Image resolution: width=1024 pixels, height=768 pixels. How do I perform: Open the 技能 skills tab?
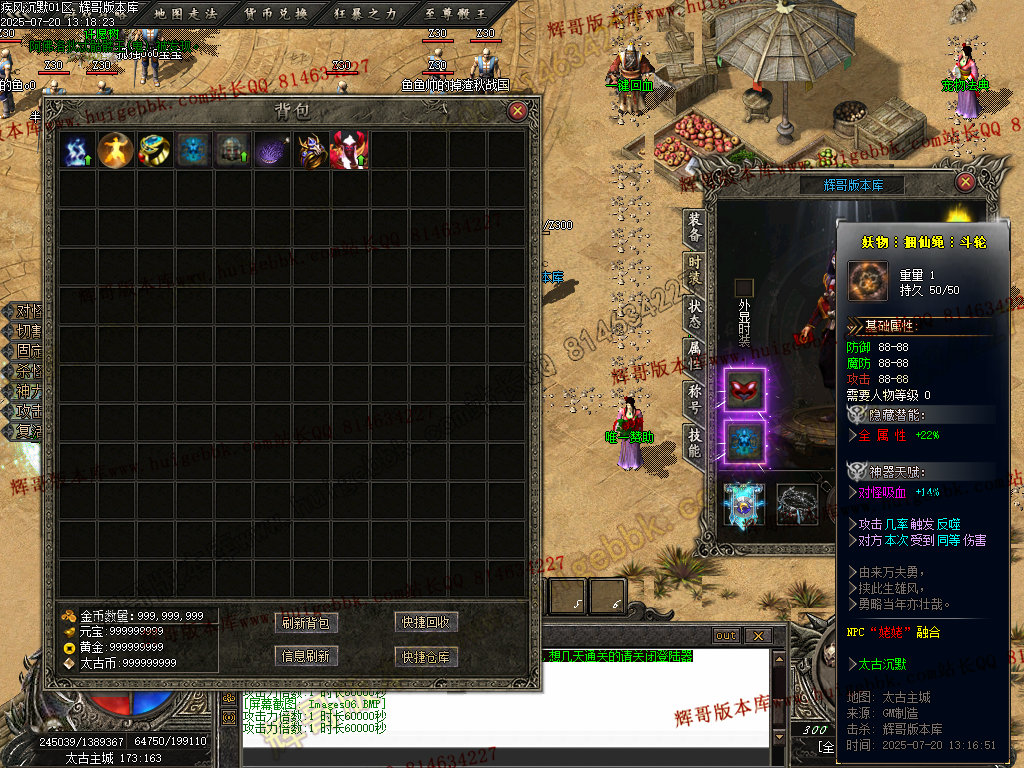click(x=695, y=442)
